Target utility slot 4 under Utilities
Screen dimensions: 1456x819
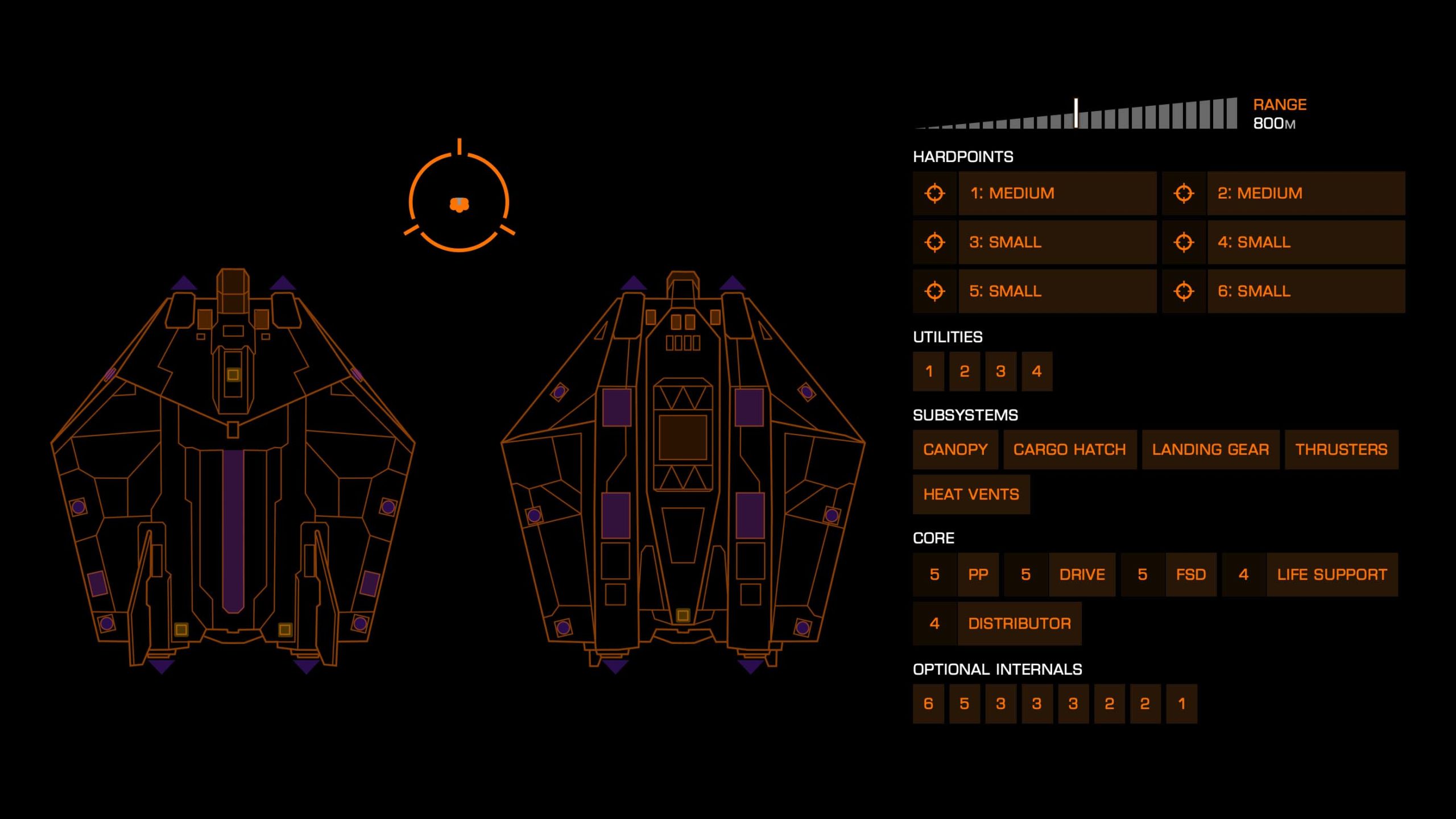pyautogui.click(x=1036, y=371)
